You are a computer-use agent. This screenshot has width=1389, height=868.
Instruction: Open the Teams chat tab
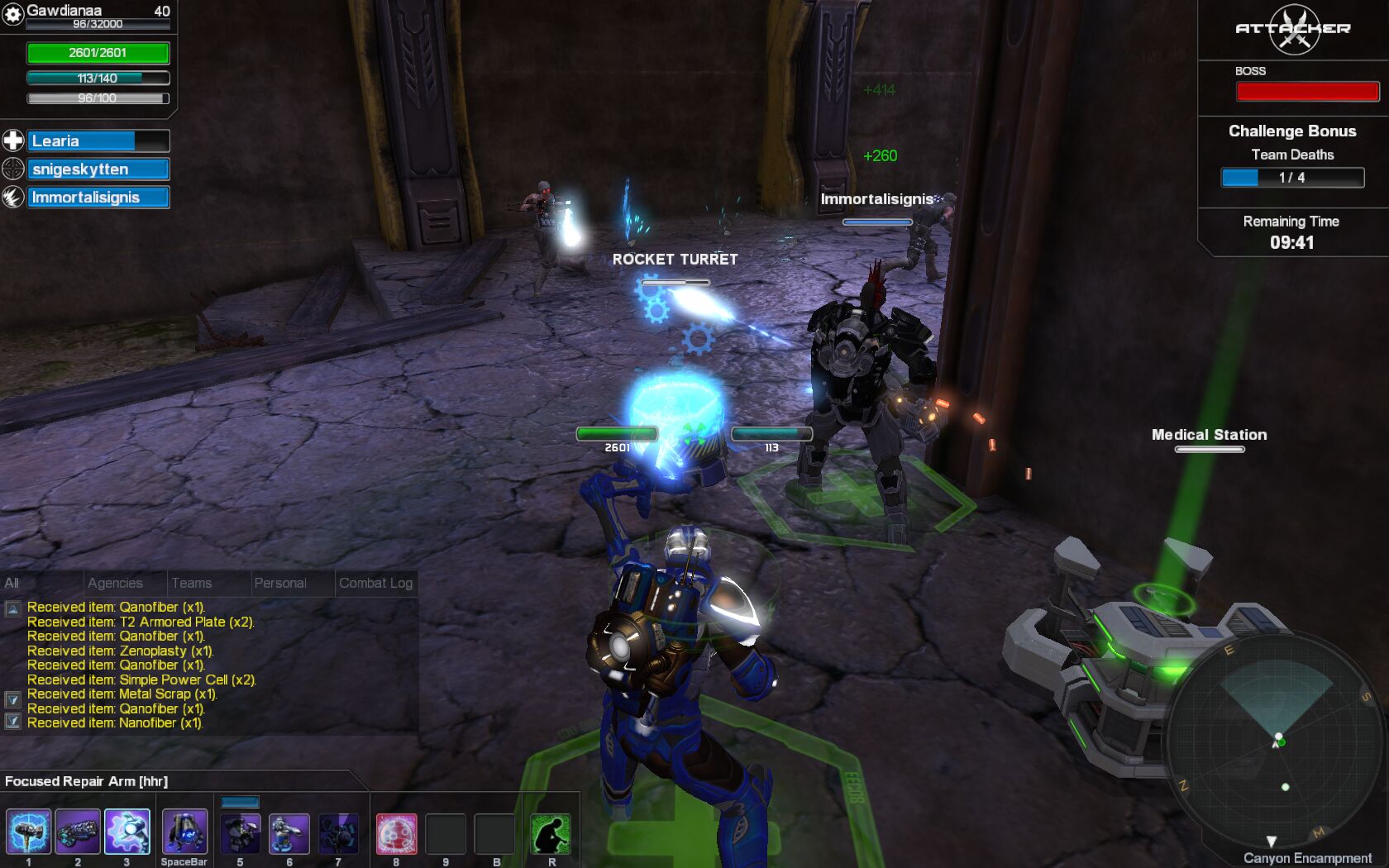[192, 583]
